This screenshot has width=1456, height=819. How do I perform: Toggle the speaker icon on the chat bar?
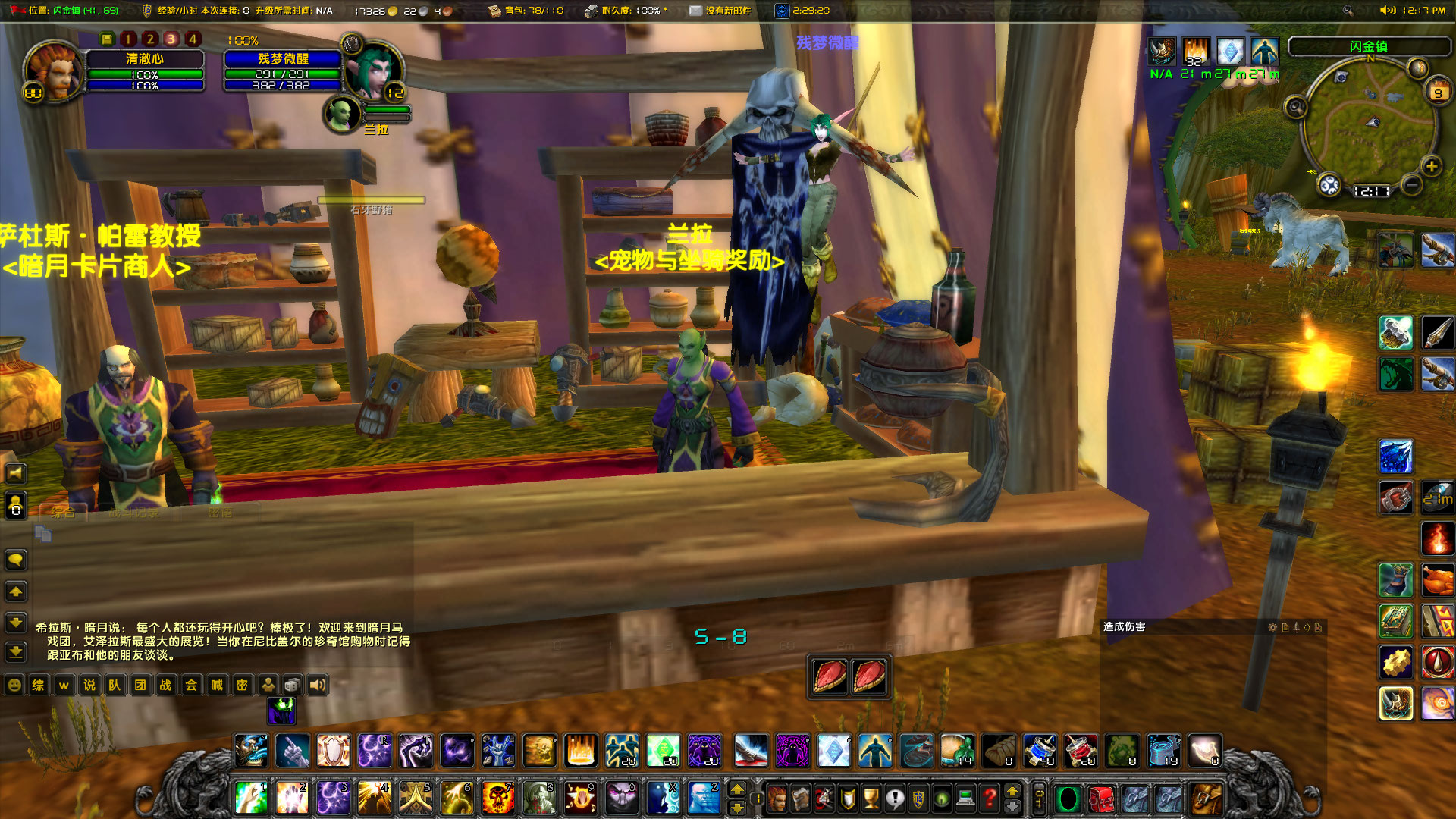pos(316,685)
